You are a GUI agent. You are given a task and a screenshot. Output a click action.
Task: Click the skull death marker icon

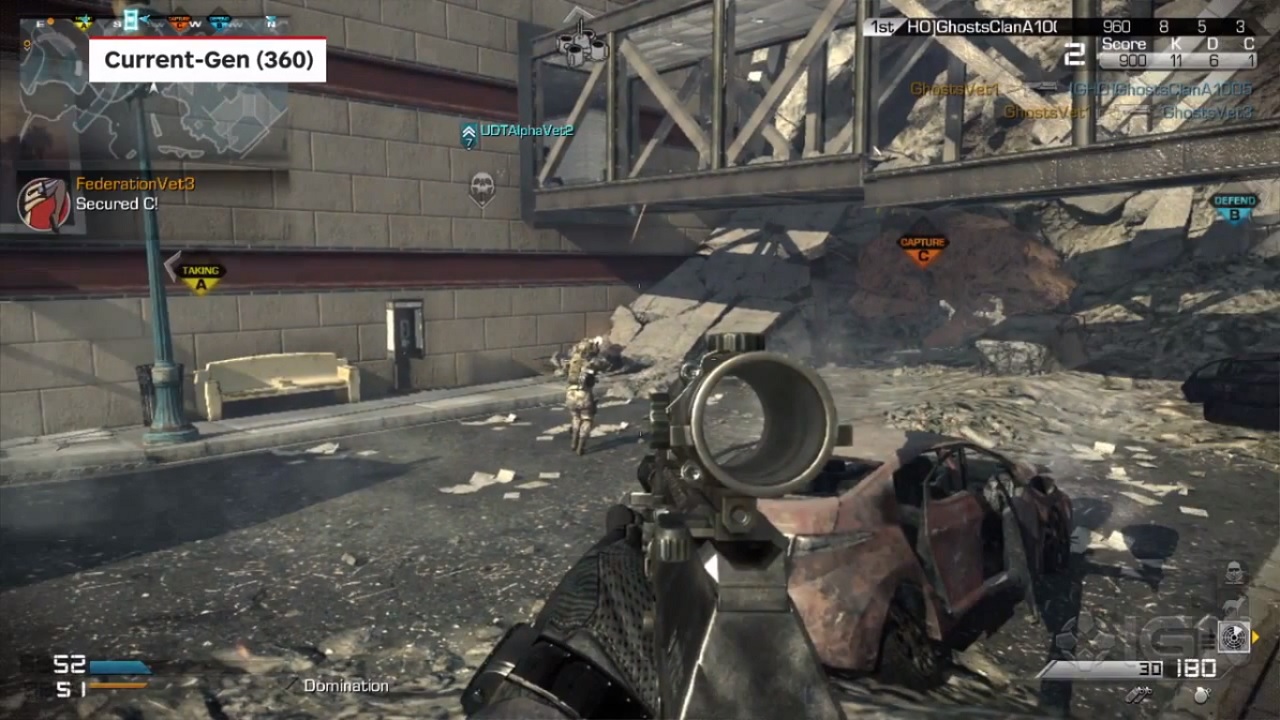point(482,186)
